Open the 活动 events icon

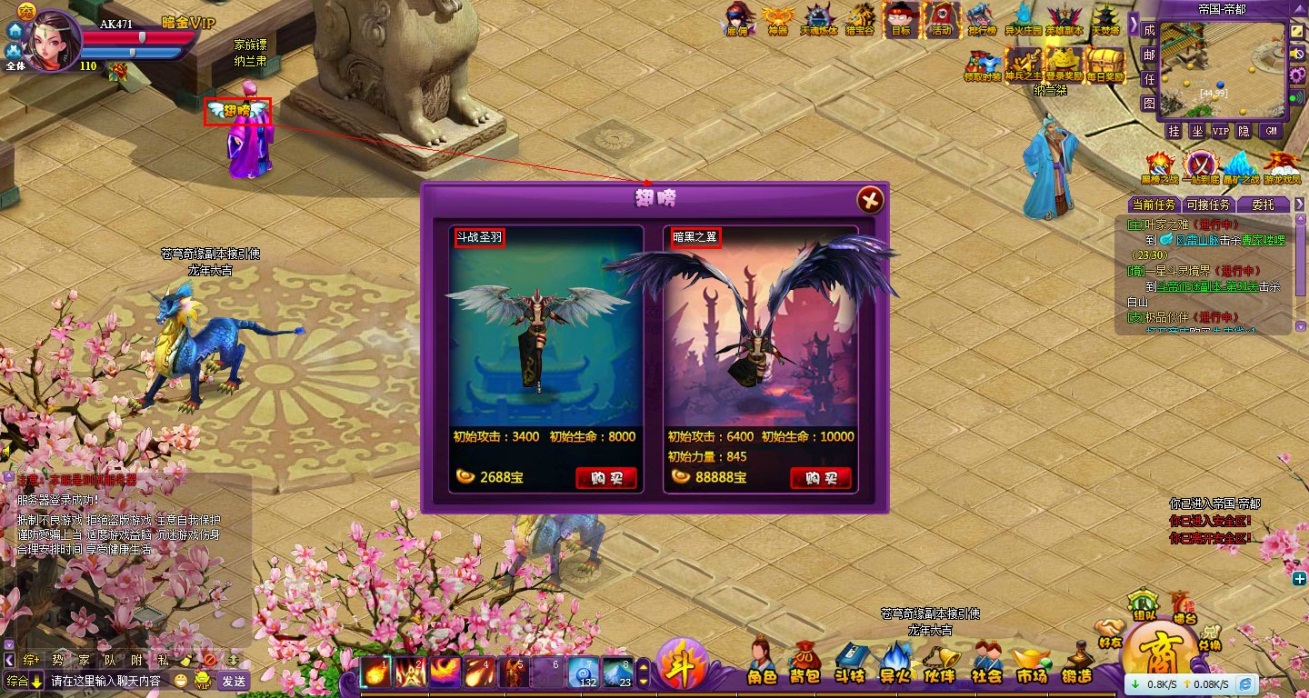click(940, 20)
